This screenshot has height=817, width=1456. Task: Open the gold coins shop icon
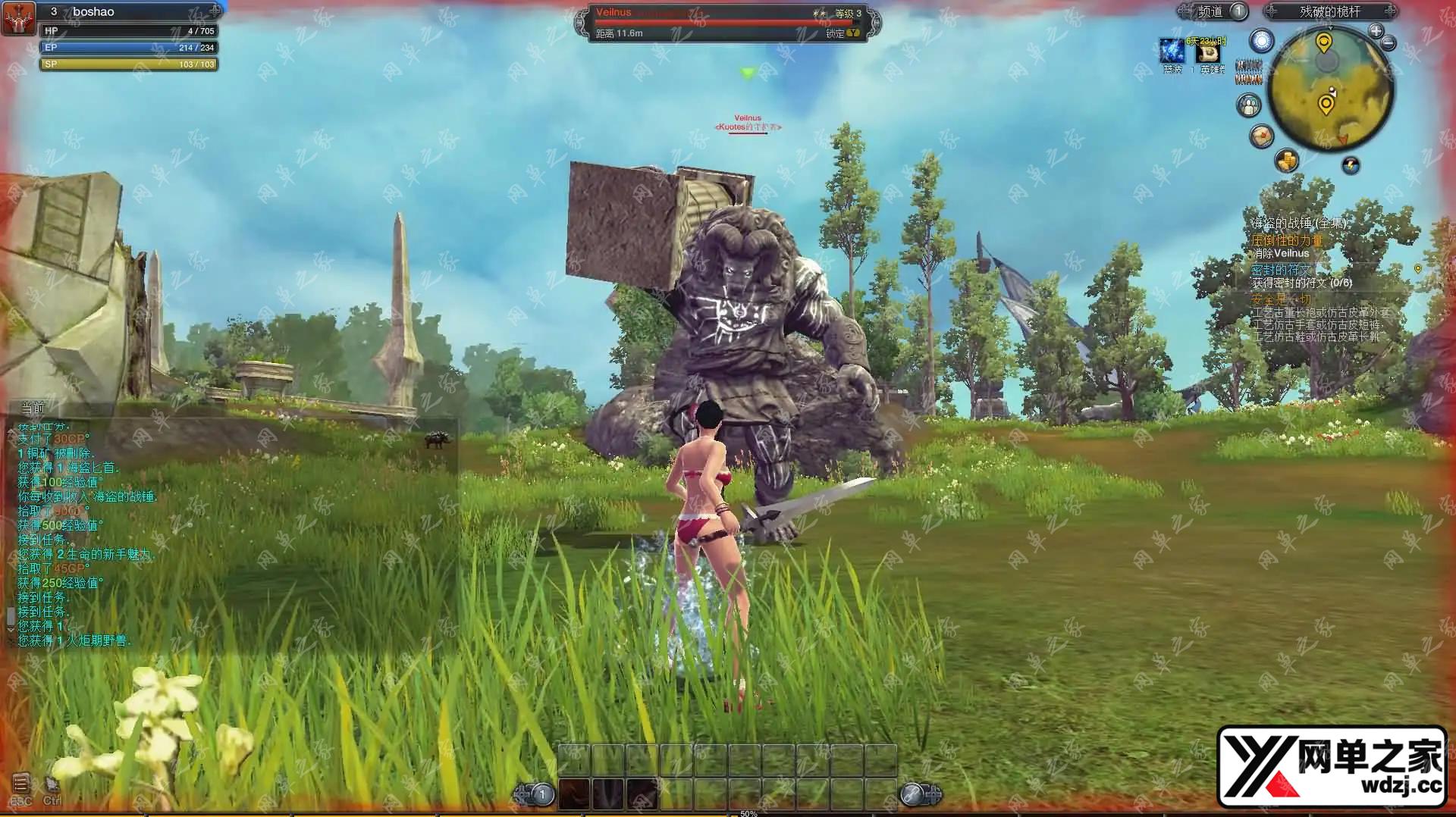click(x=1287, y=160)
